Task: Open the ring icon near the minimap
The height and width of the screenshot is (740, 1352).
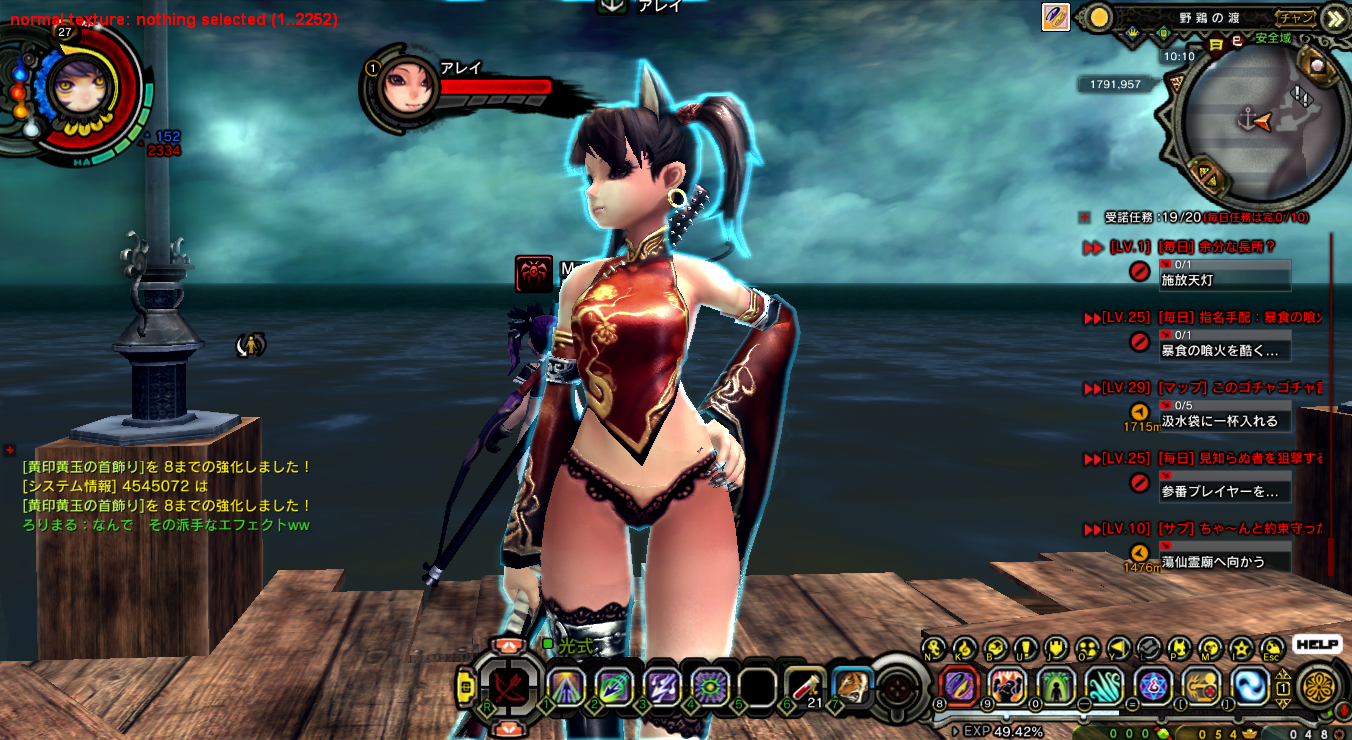Action: coord(1056,17)
